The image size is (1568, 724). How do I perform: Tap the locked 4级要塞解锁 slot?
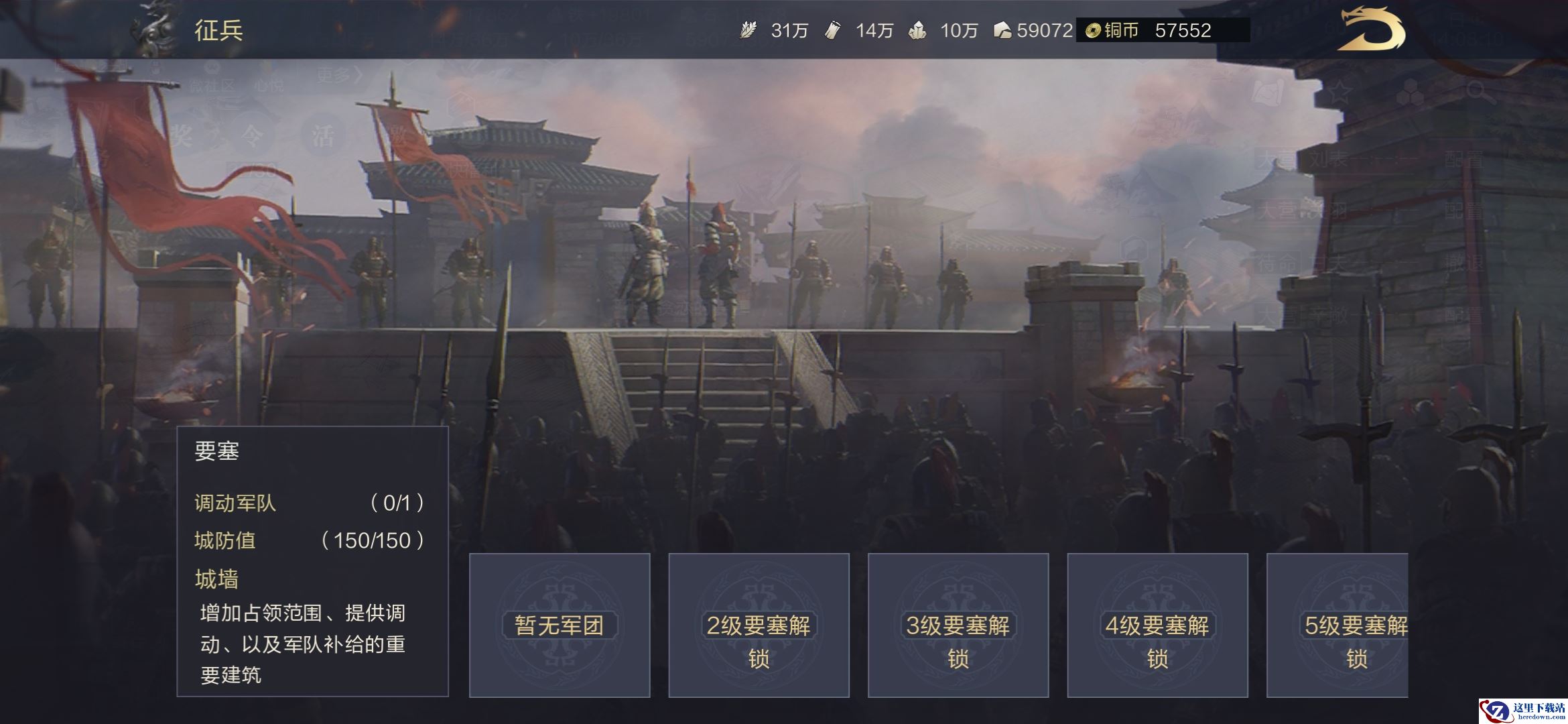coord(1157,625)
